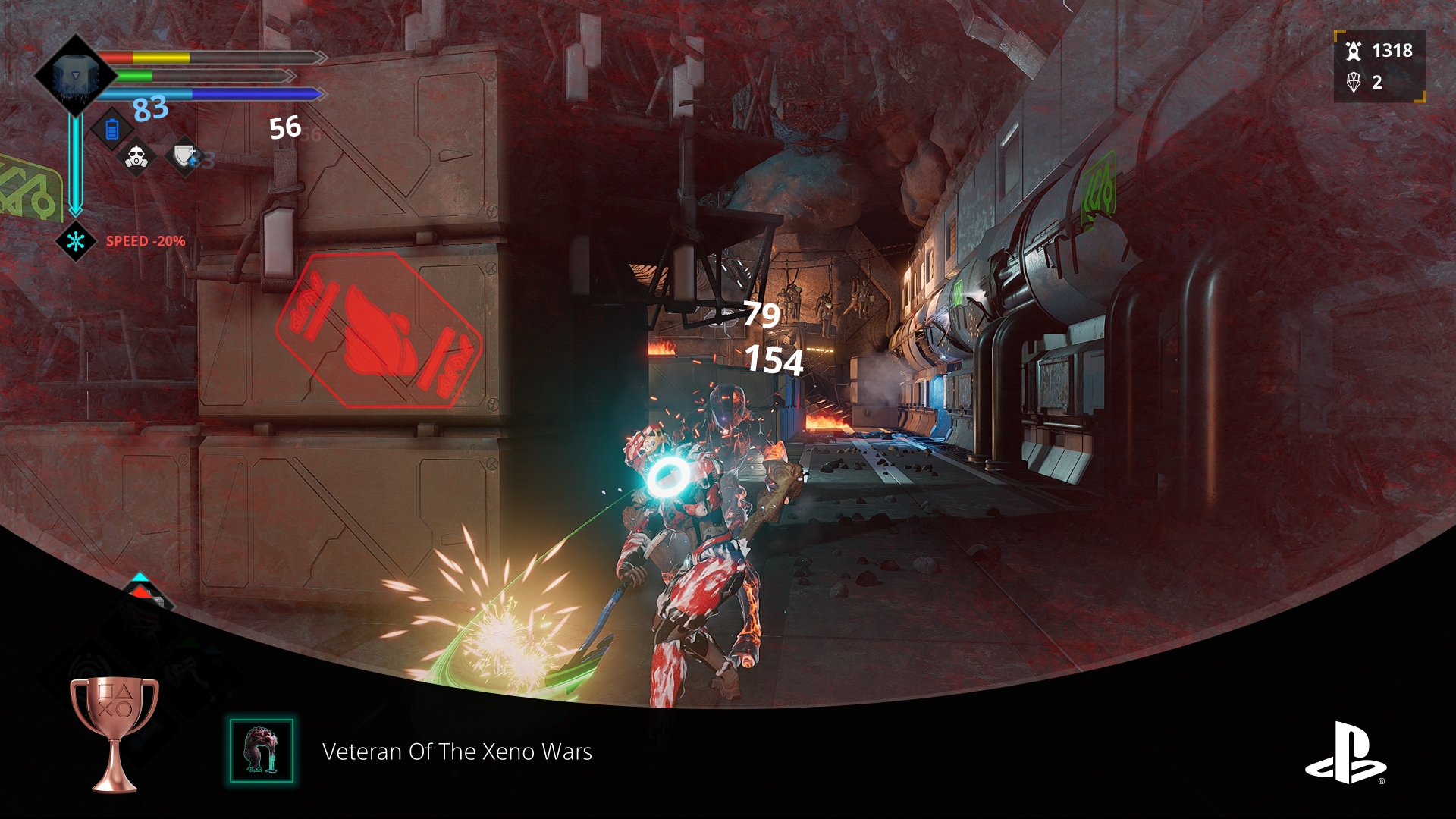This screenshot has width=1456, height=819.
Task: Select the shield buff icon
Action: point(184,157)
